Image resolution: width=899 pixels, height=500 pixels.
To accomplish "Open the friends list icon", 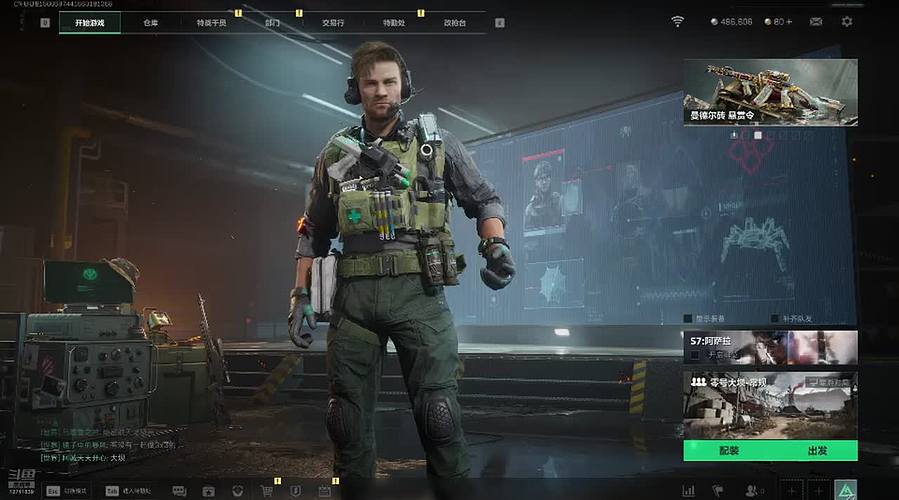I will coord(752,491).
